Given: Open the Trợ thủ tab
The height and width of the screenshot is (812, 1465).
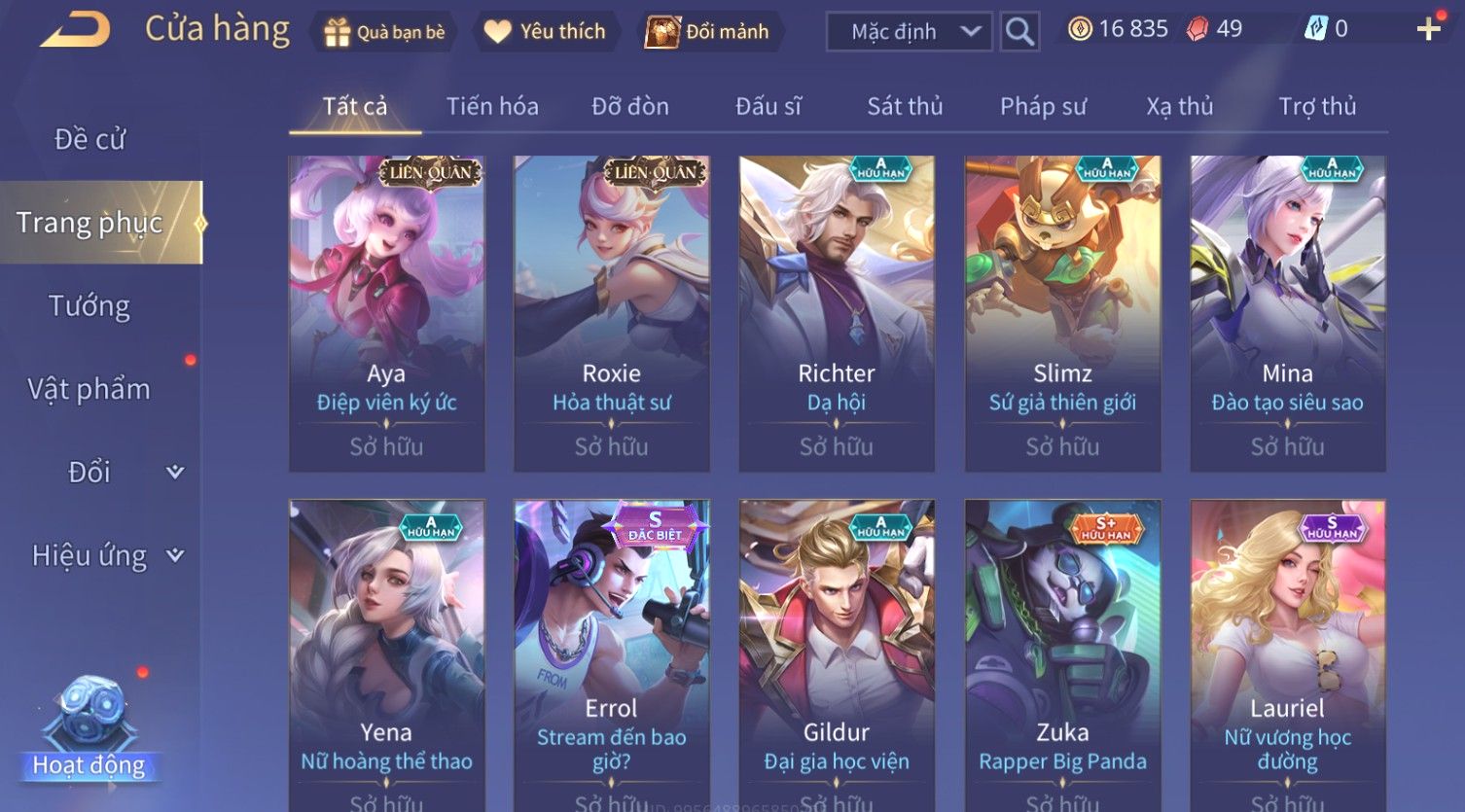Looking at the screenshot, I should point(1317,106).
